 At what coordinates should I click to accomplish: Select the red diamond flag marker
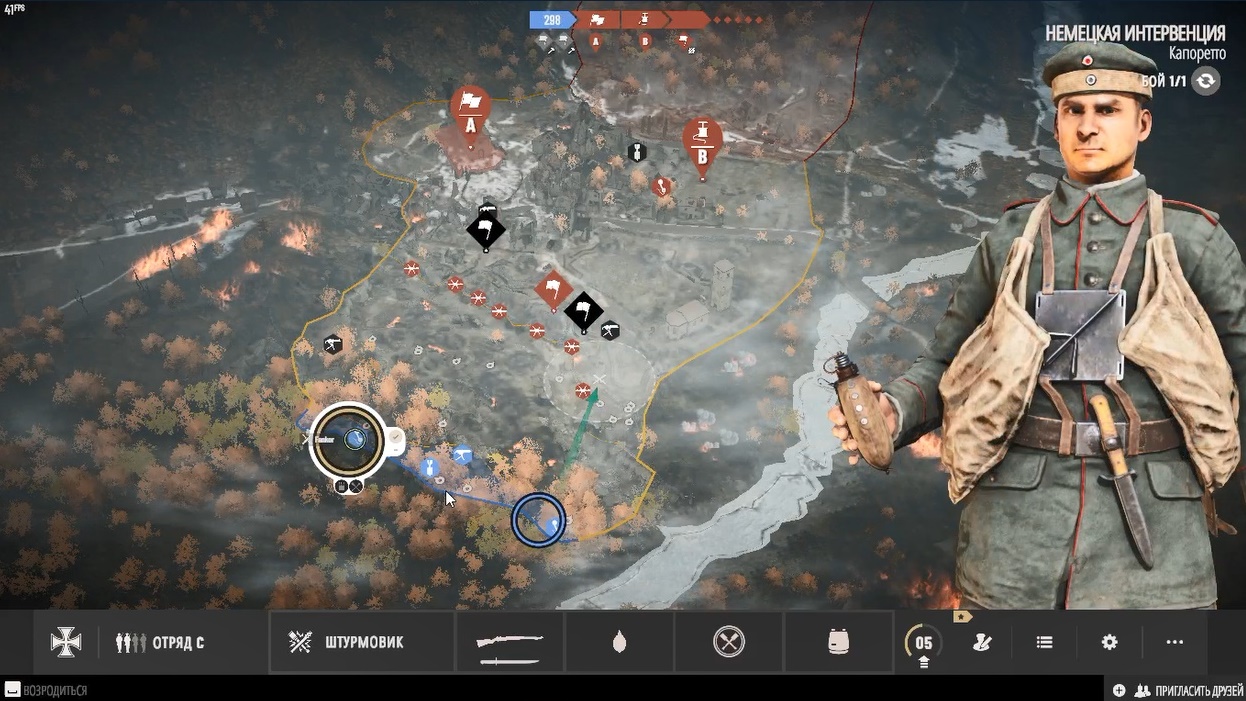pos(553,290)
